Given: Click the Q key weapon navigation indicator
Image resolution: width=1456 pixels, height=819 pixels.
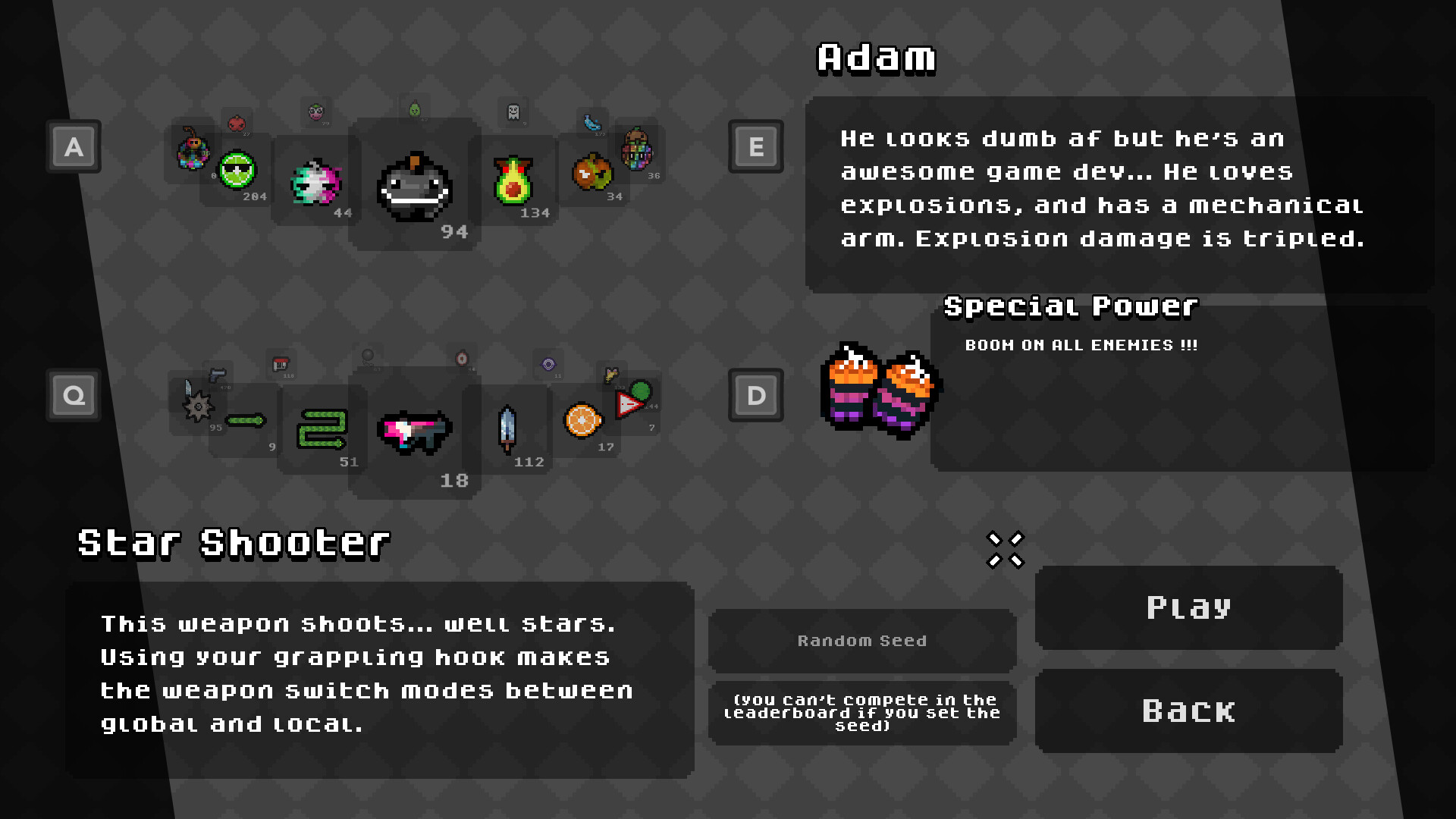Looking at the screenshot, I should click(x=73, y=394).
